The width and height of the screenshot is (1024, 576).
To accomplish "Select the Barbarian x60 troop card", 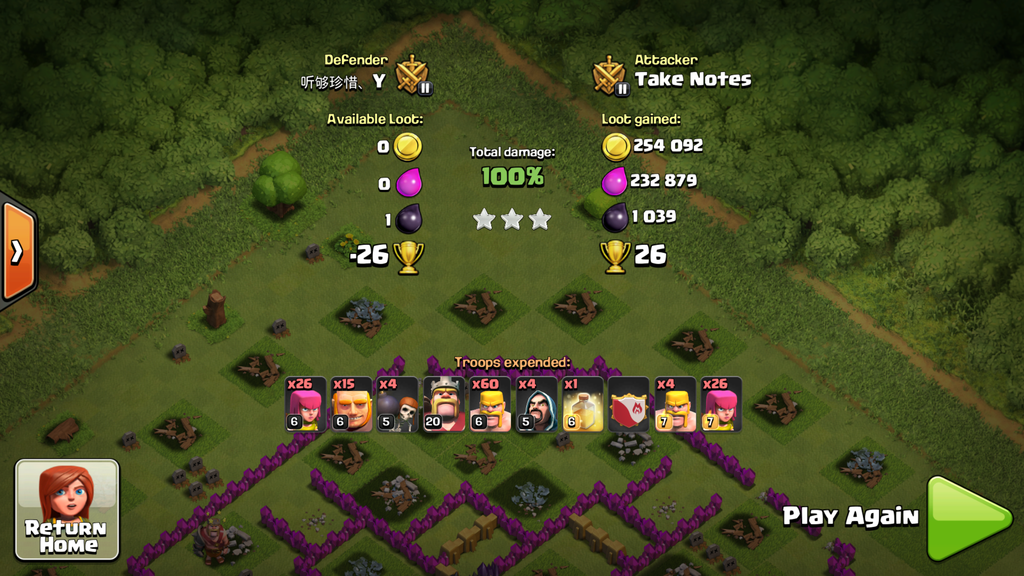I will (490, 404).
